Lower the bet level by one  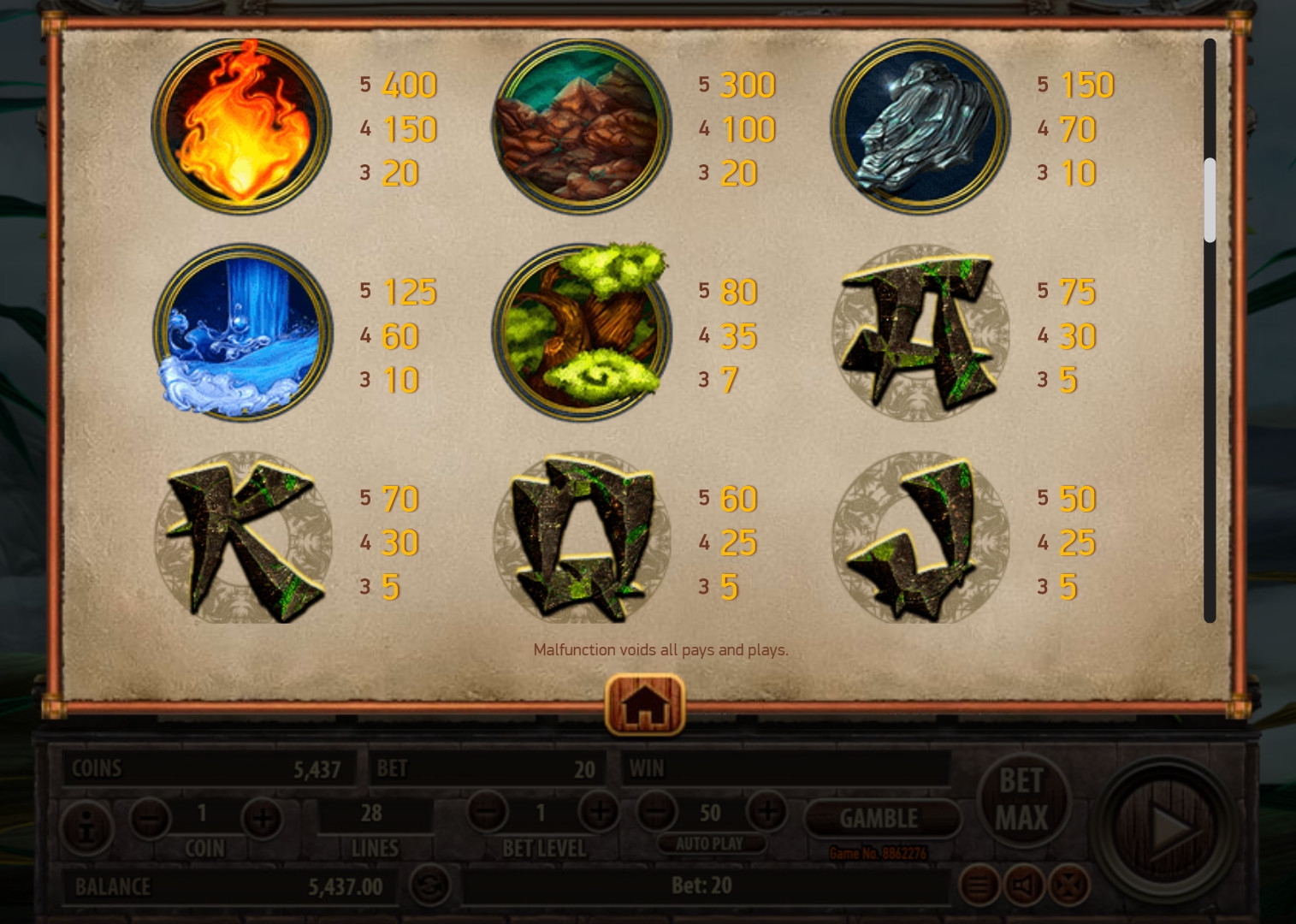pos(487,811)
